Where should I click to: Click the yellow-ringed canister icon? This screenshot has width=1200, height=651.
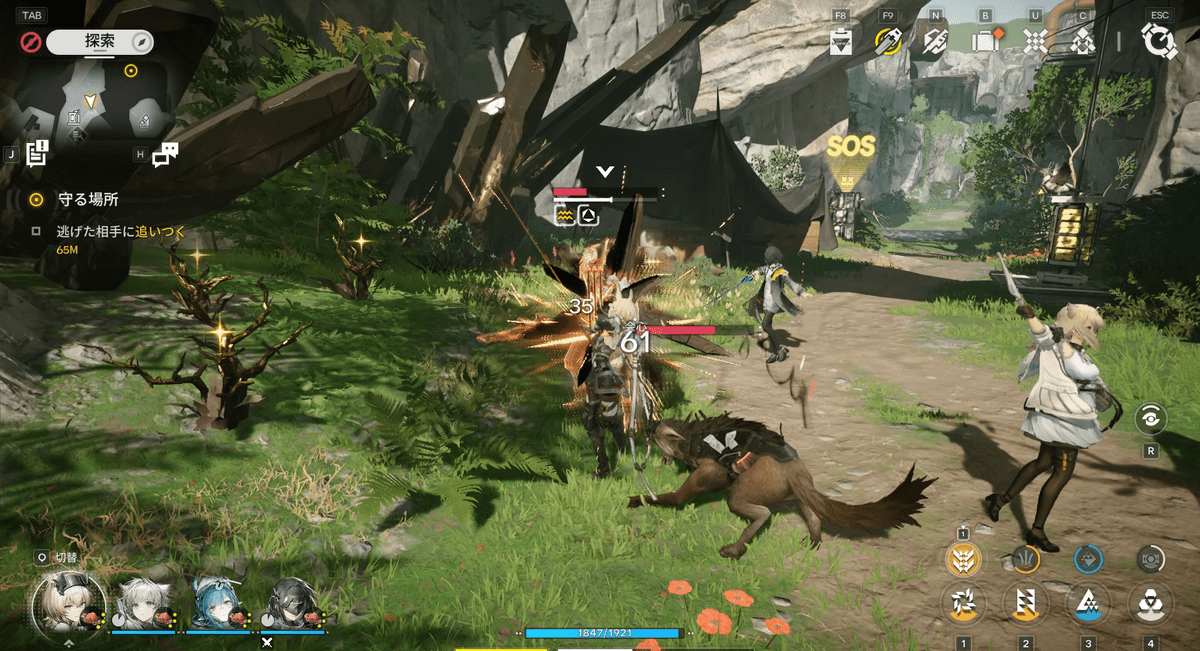[887, 41]
